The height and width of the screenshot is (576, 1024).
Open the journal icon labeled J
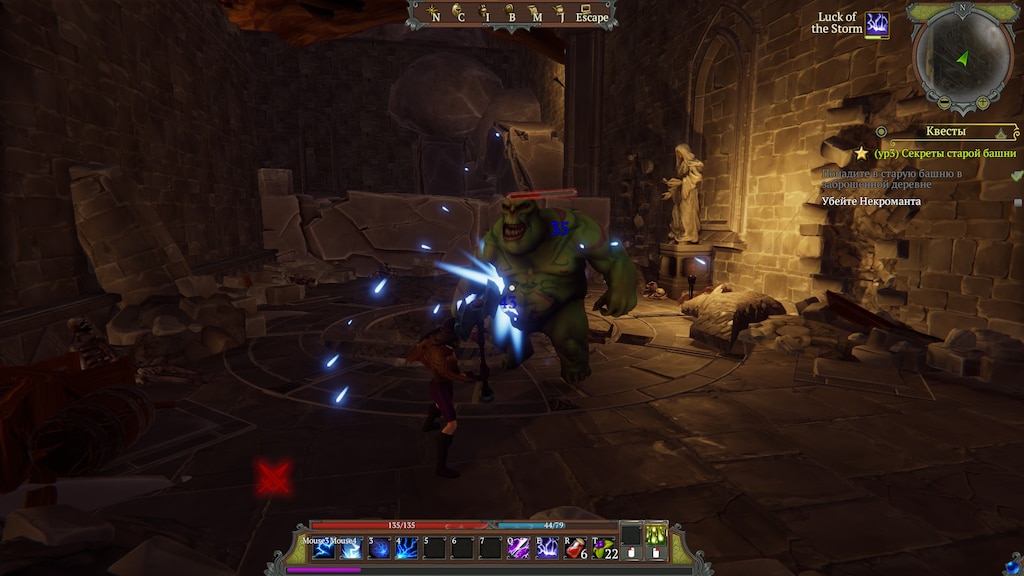562,13
